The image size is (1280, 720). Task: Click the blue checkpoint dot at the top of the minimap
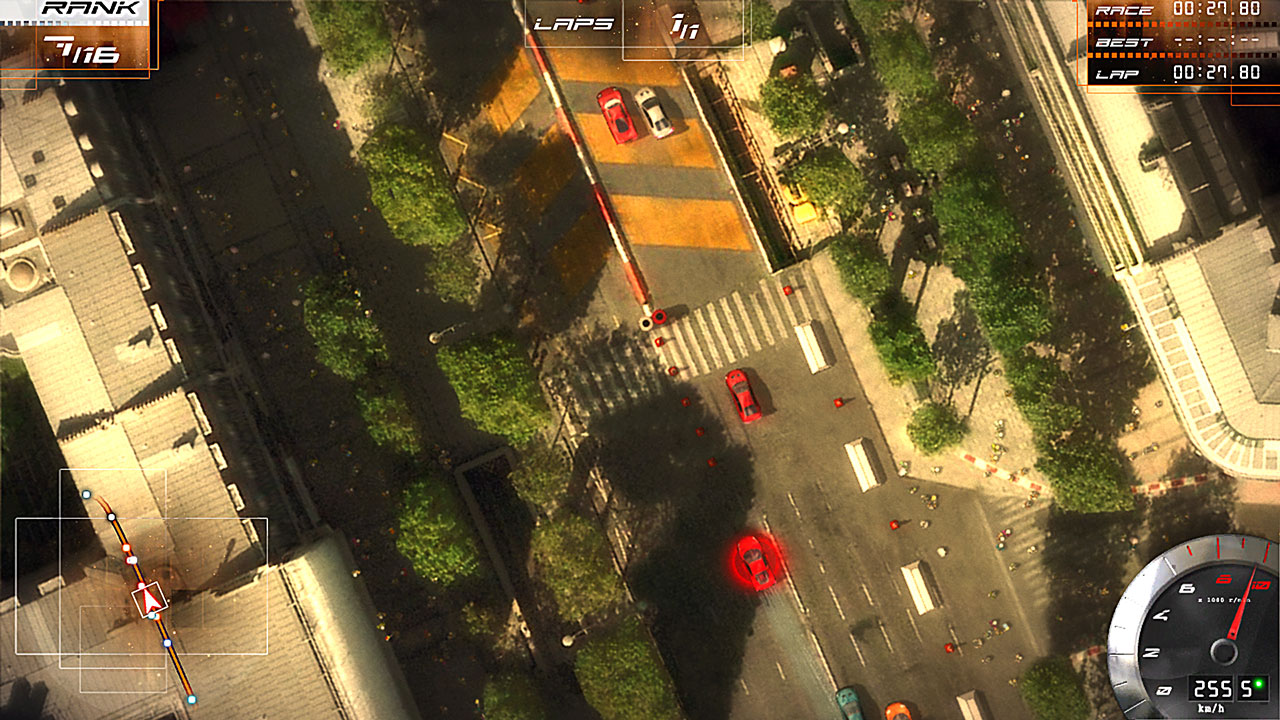coord(86,494)
